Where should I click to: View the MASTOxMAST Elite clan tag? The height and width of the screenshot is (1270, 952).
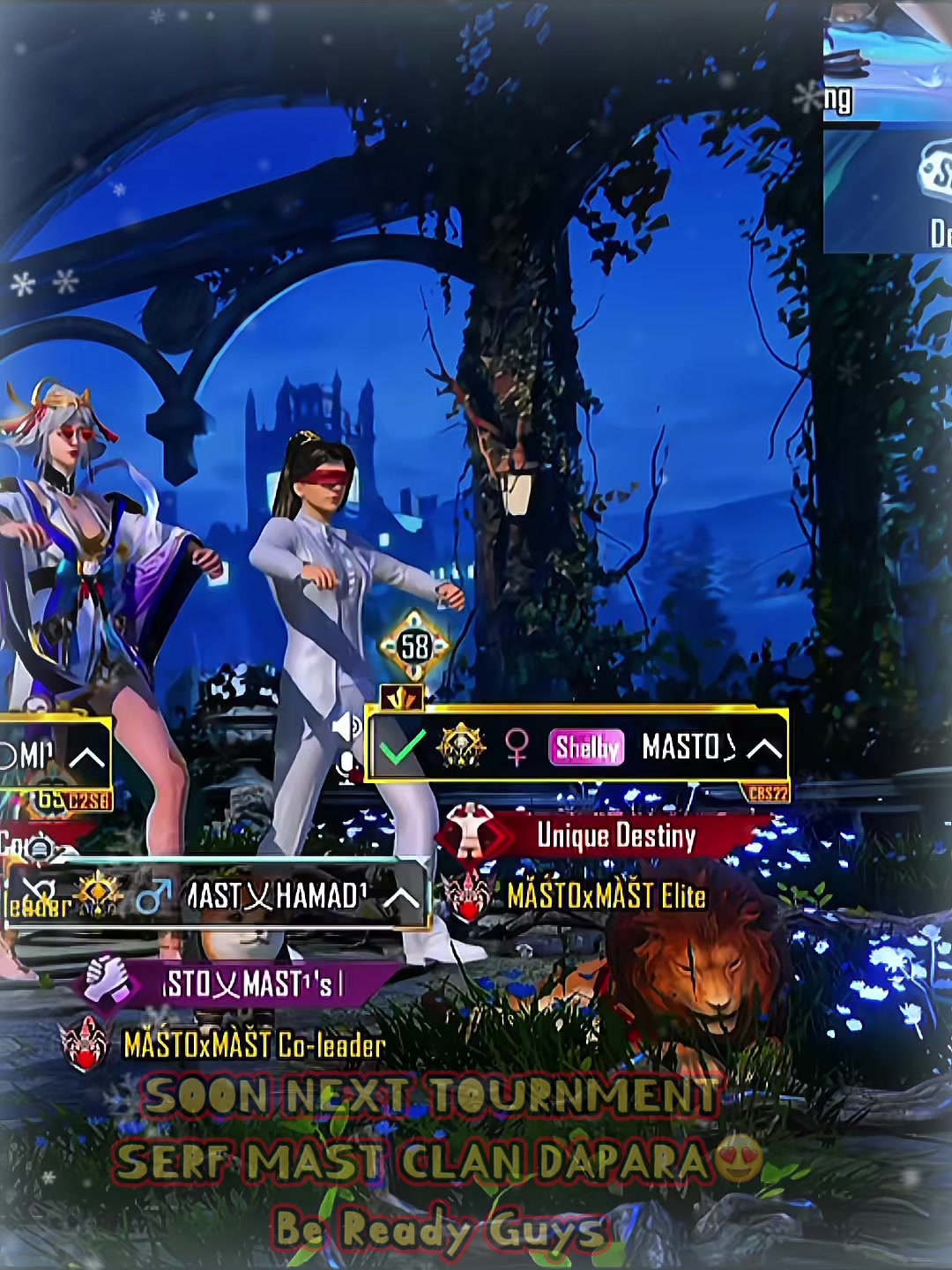coord(606,897)
